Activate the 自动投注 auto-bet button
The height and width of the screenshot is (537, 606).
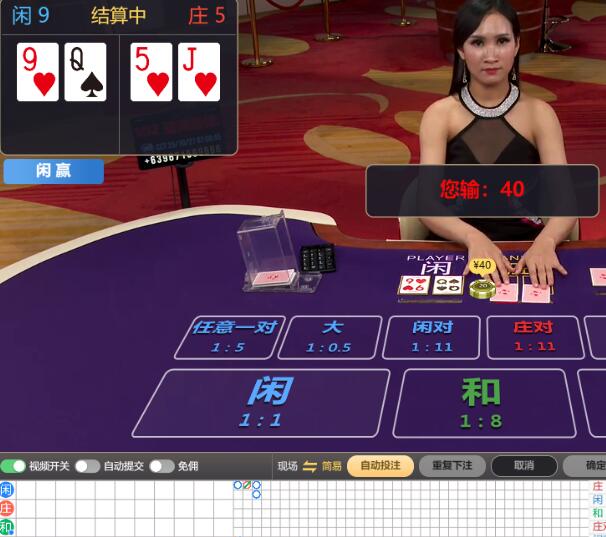[x=380, y=466]
